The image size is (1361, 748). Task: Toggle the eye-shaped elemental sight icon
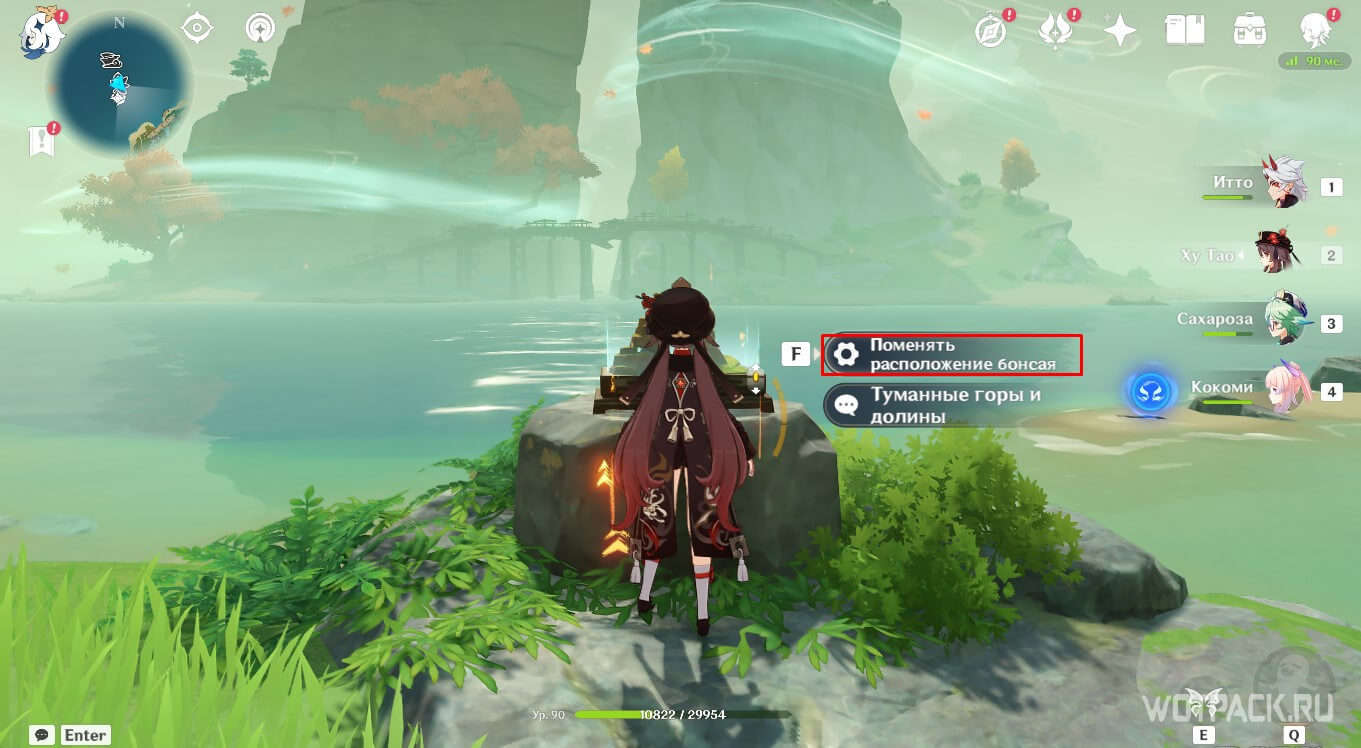coord(198,28)
